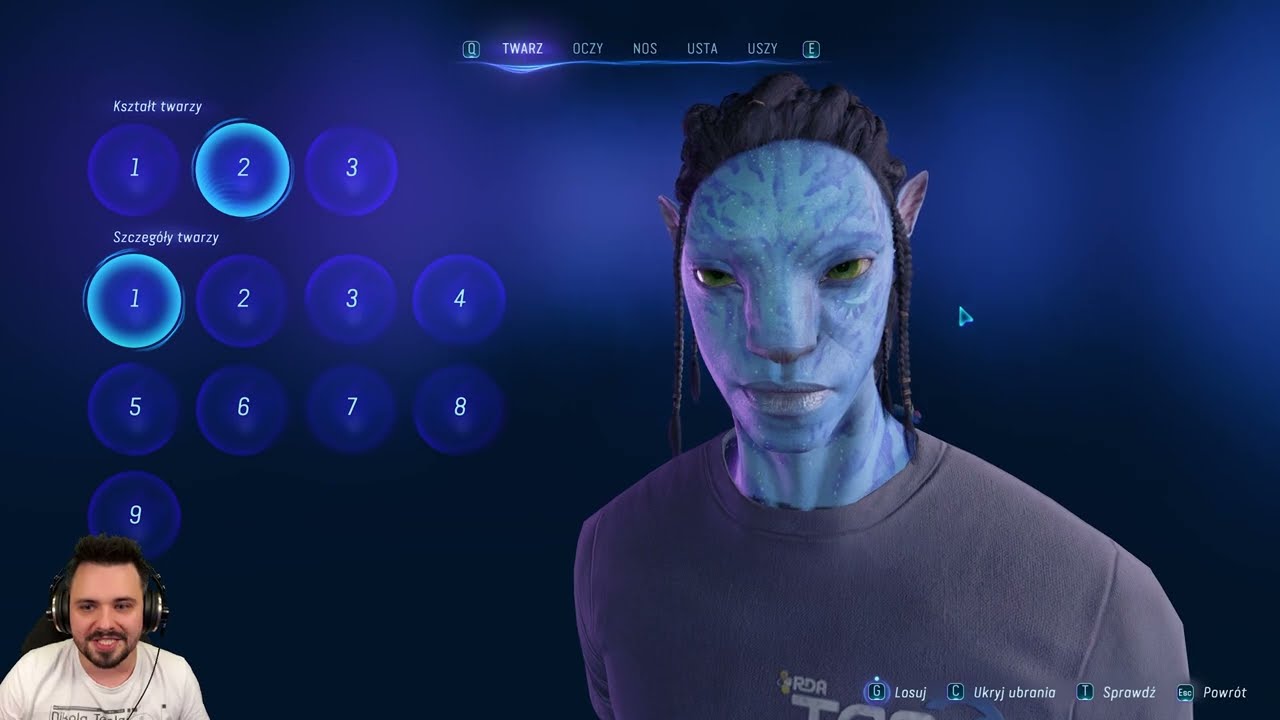Open the OCZY tab
Image resolution: width=1280 pixels, height=720 pixels.
click(x=587, y=49)
